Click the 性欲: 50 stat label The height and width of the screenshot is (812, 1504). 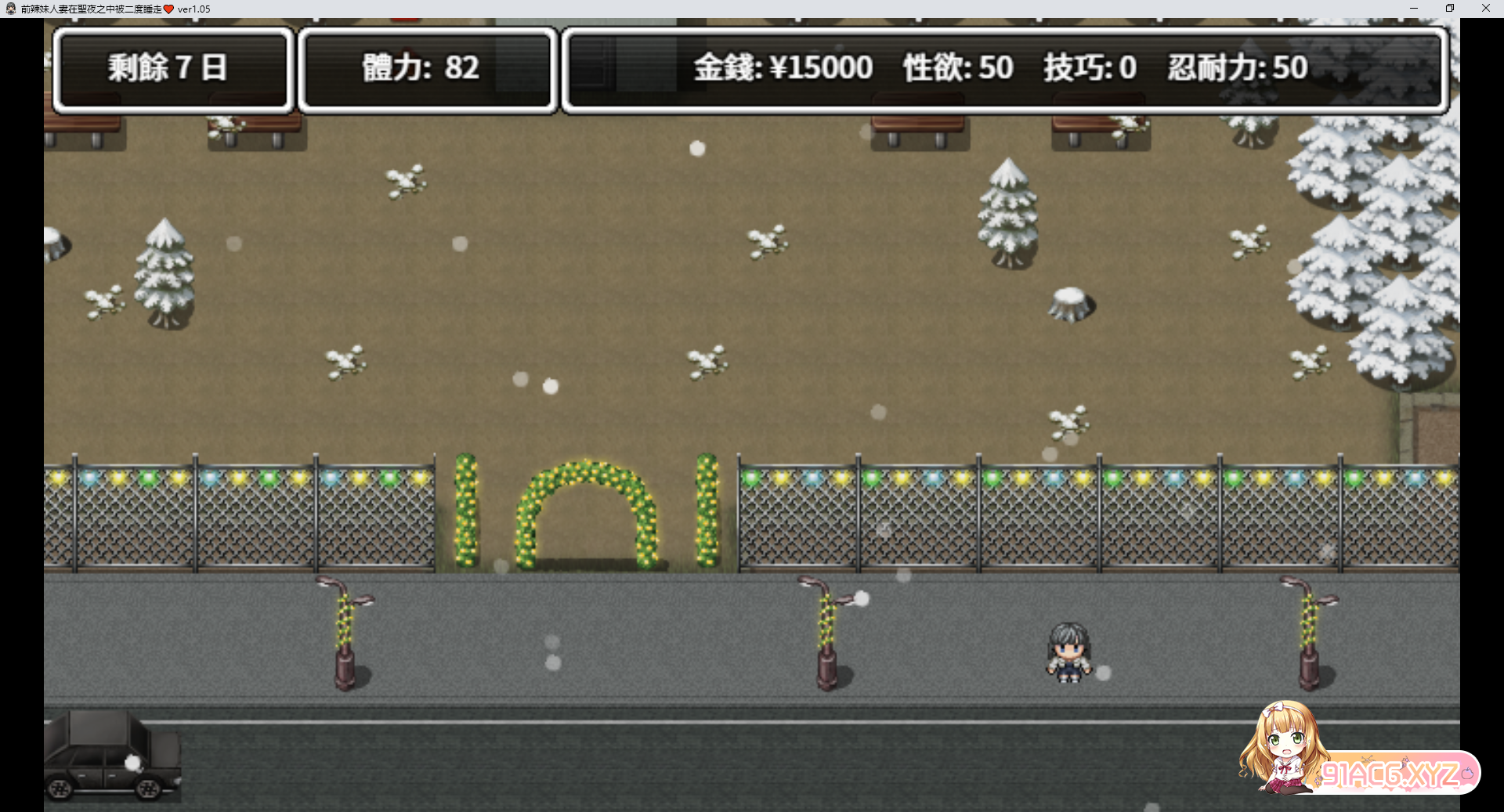957,69
